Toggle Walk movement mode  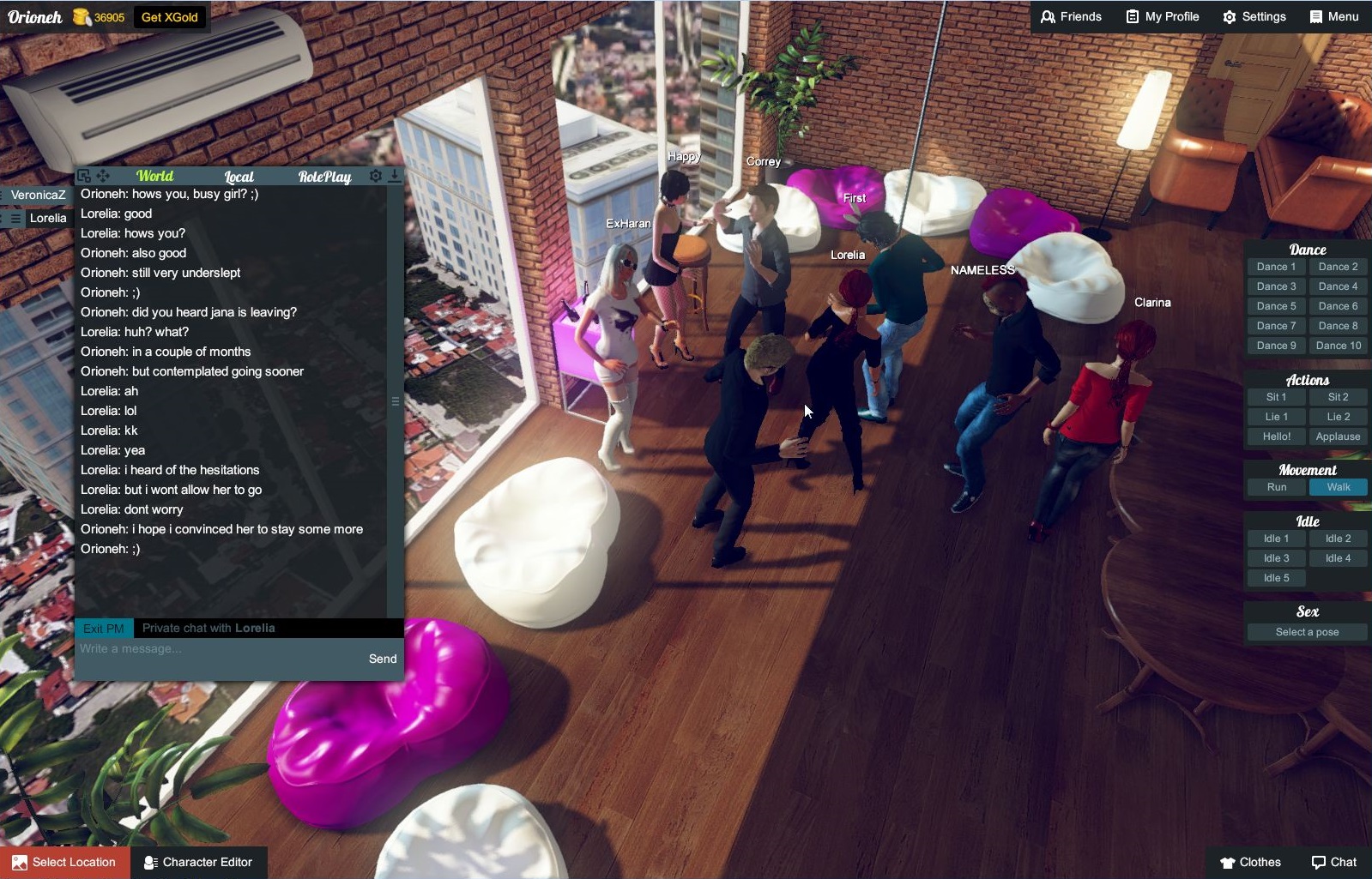1339,486
